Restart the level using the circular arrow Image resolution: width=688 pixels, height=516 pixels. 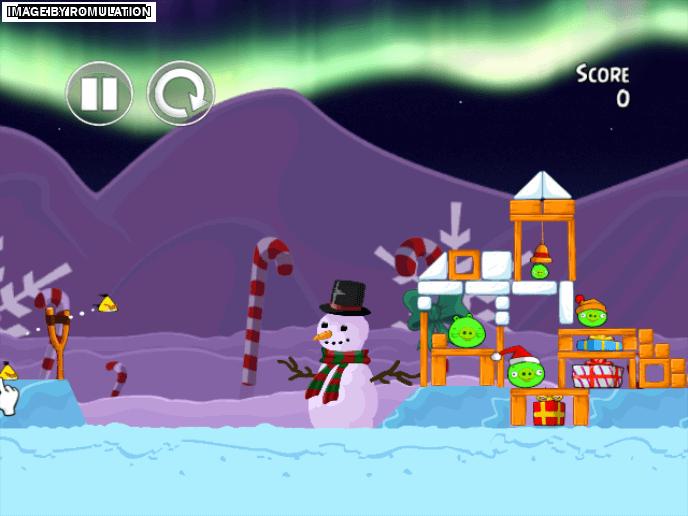(x=181, y=93)
